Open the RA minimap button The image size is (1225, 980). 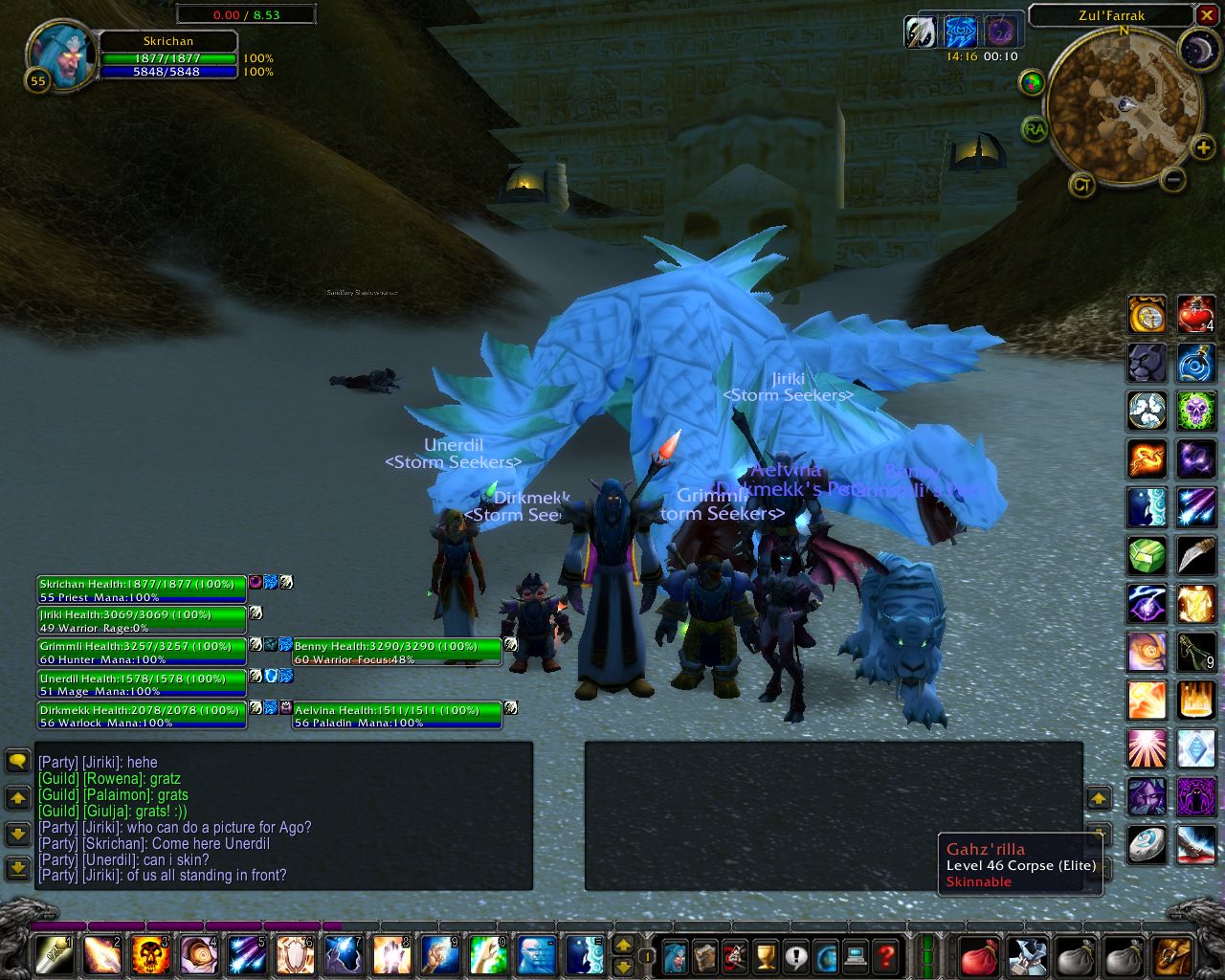pos(1034,128)
